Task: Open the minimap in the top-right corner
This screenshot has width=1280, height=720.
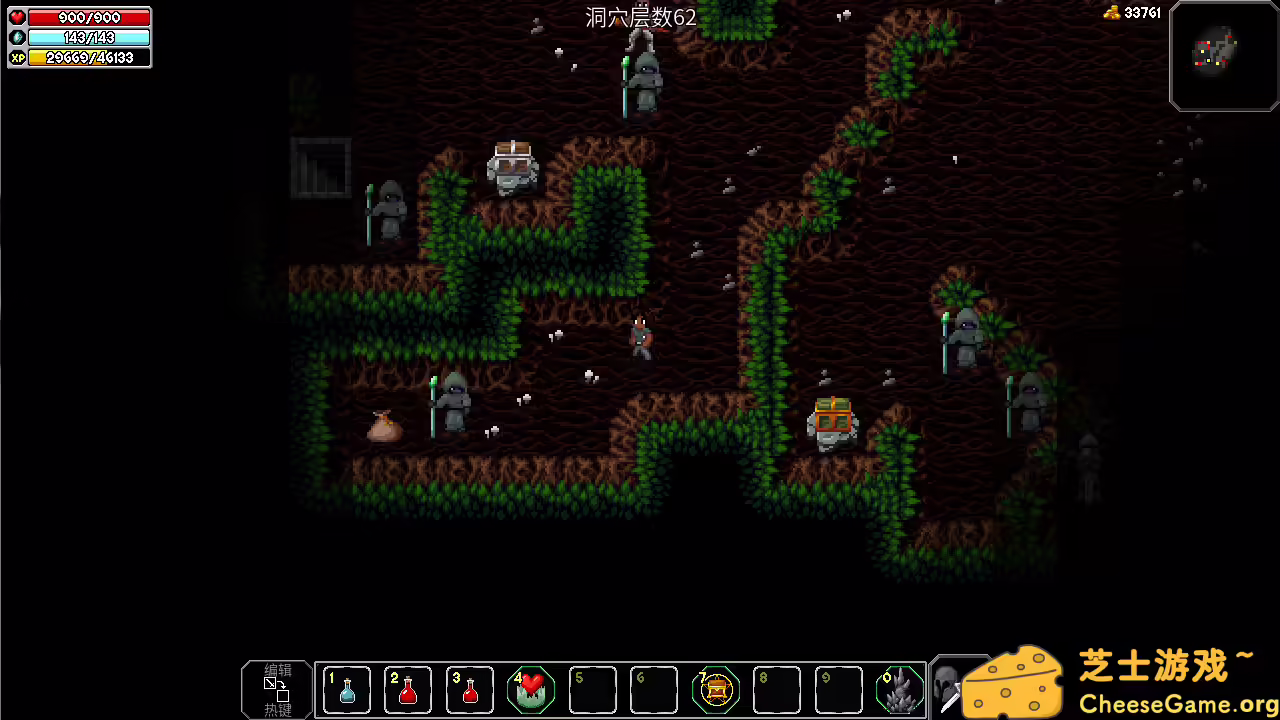Action: coord(1223,56)
